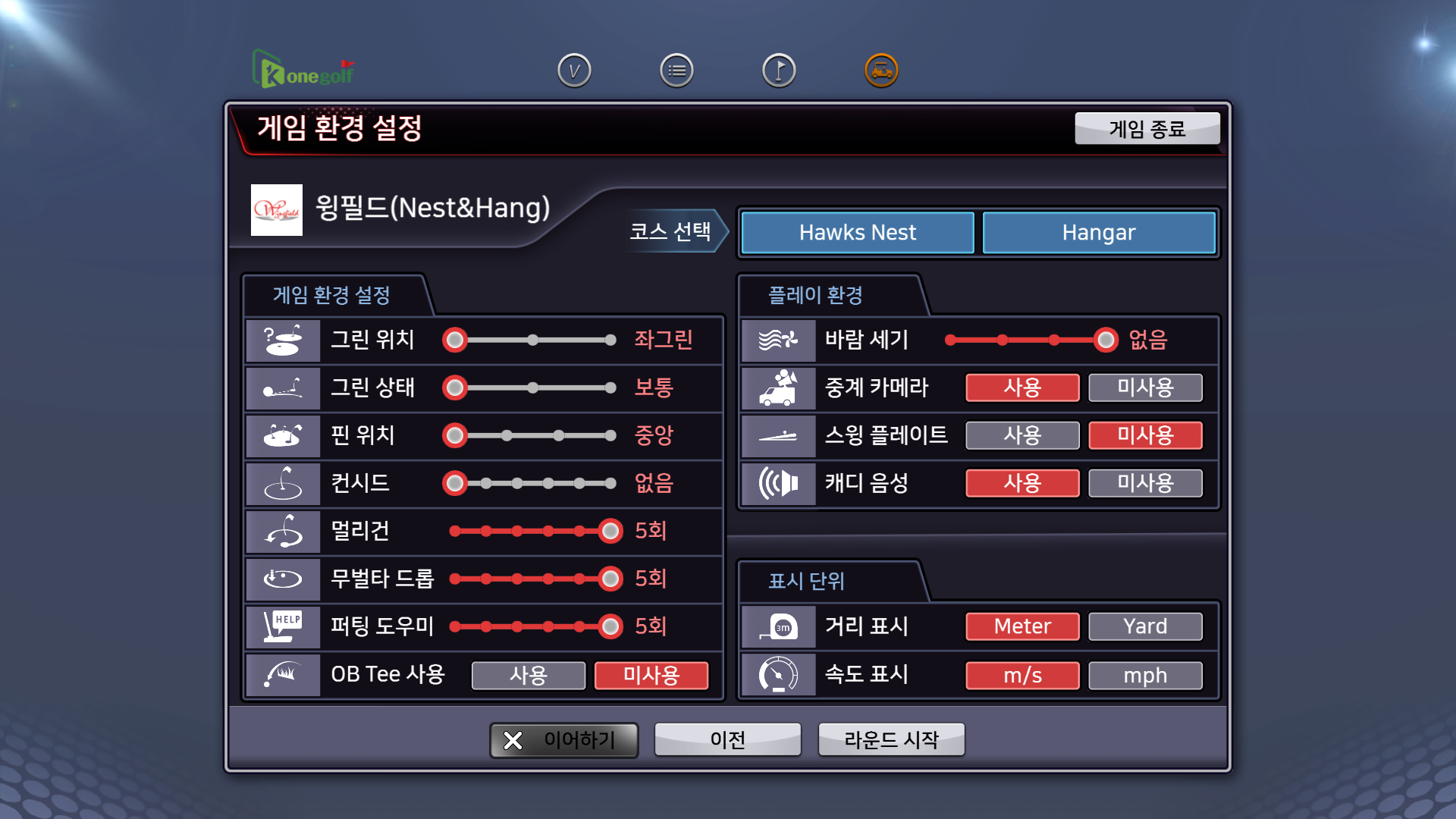Click the mulligan (멀리건) icon
The image size is (1456, 819).
pyautogui.click(x=282, y=531)
